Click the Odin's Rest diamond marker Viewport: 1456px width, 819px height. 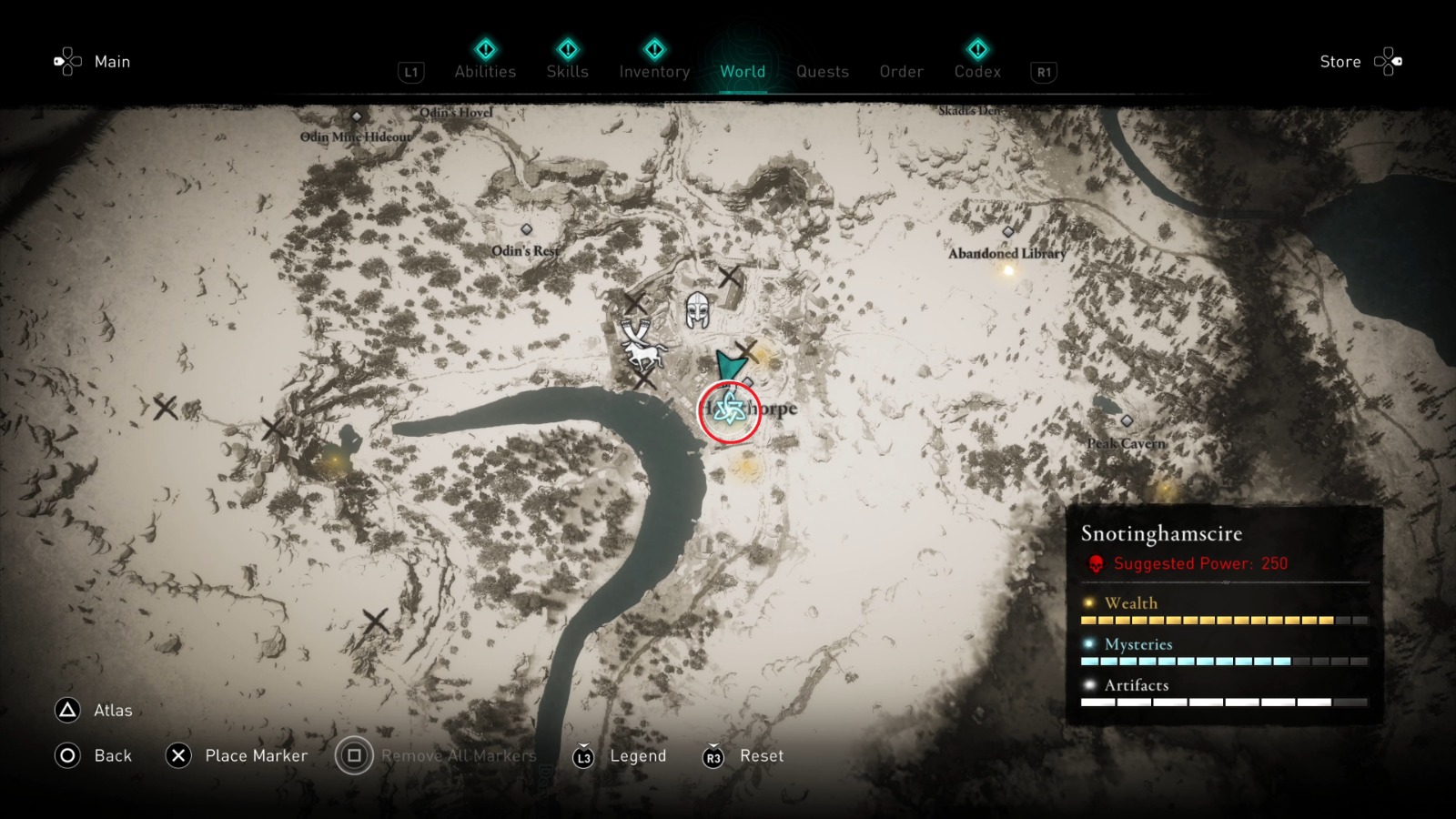tap(525, 230)
